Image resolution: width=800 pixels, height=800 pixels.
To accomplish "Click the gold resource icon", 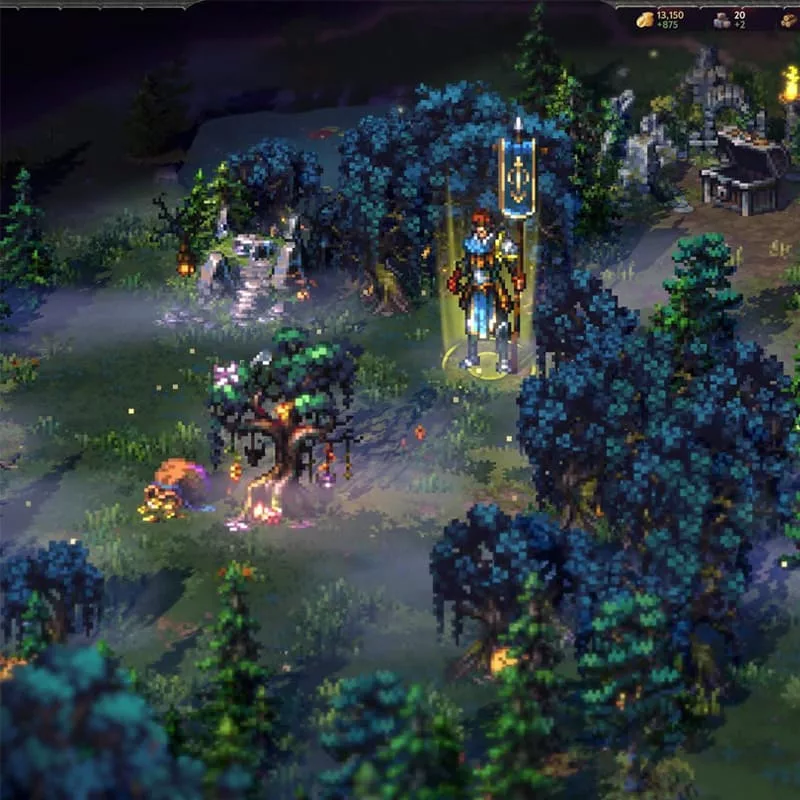I will (646, 20).
